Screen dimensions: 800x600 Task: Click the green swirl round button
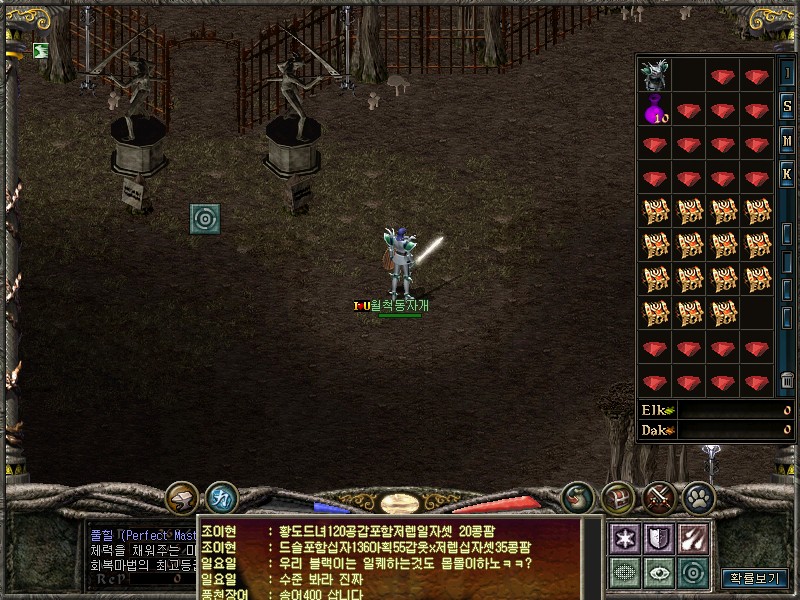coord(578,497)
